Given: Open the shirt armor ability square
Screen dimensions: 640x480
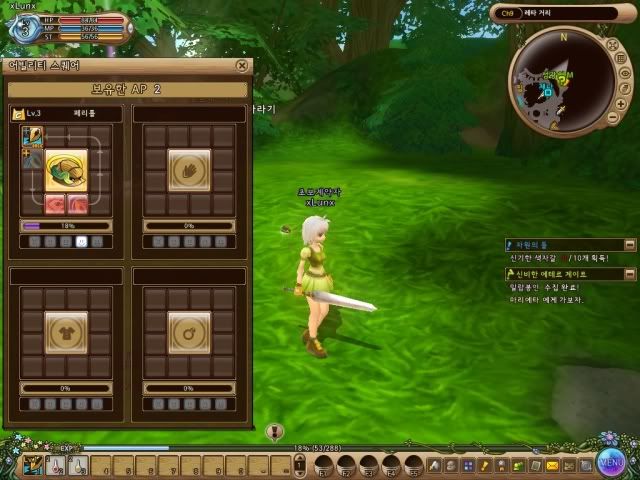Looking at the screenshot, I should pos(66,328).
